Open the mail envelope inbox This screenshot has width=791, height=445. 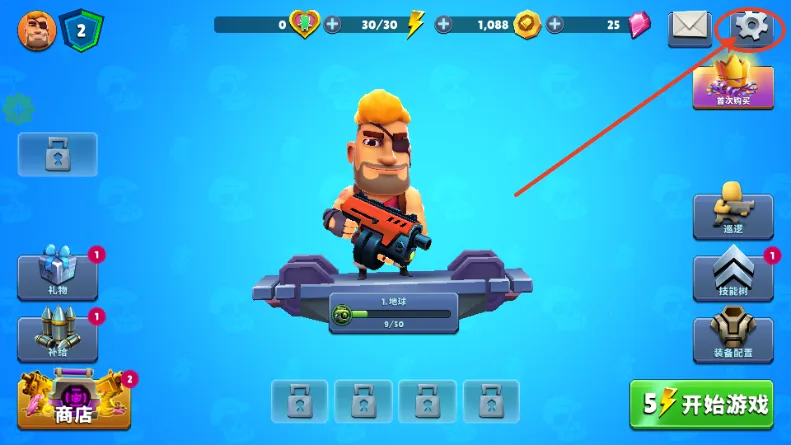pos(689,27)
